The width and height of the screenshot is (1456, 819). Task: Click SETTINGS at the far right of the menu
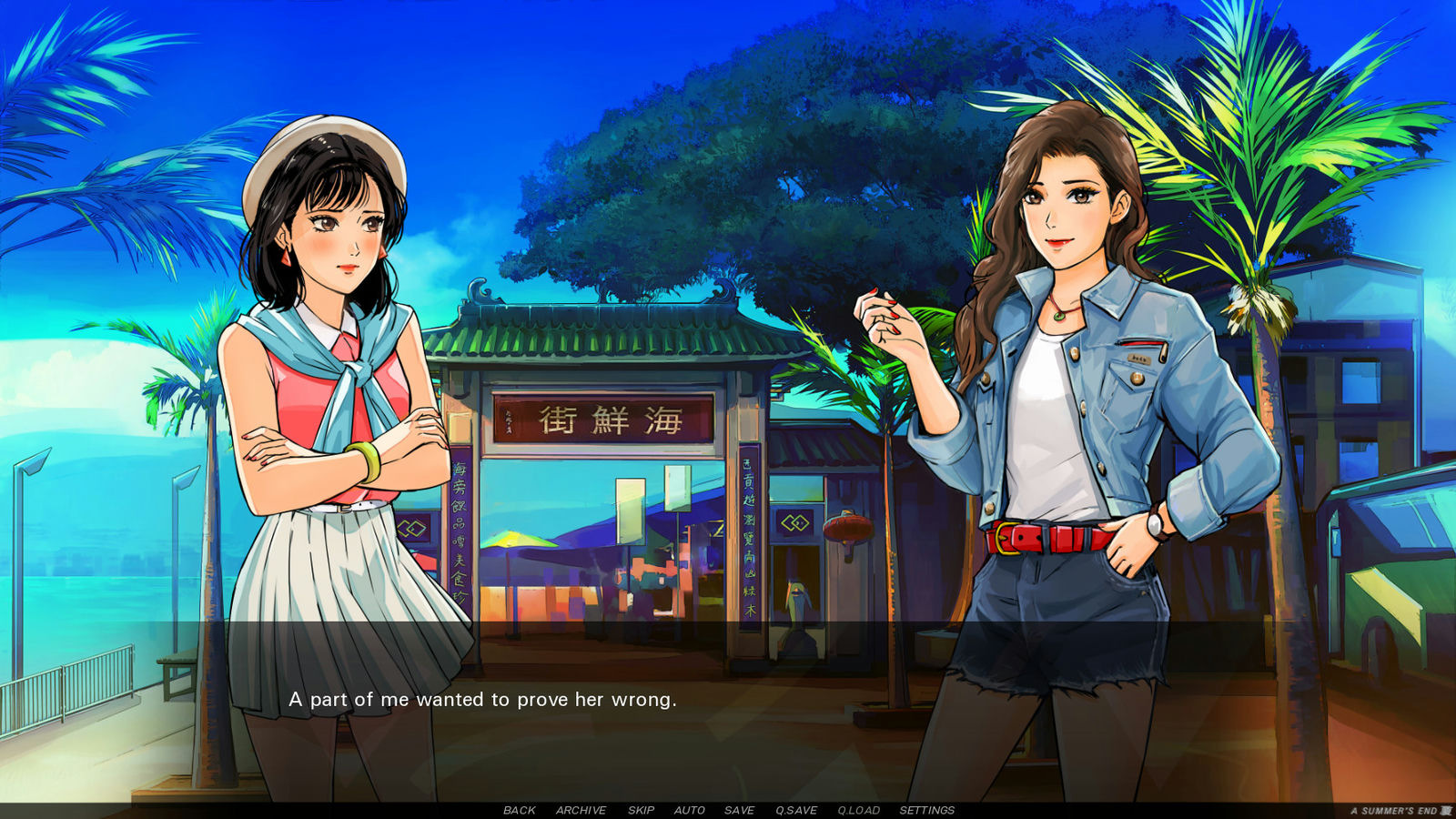pyautogui.click(x=926, y=810)
